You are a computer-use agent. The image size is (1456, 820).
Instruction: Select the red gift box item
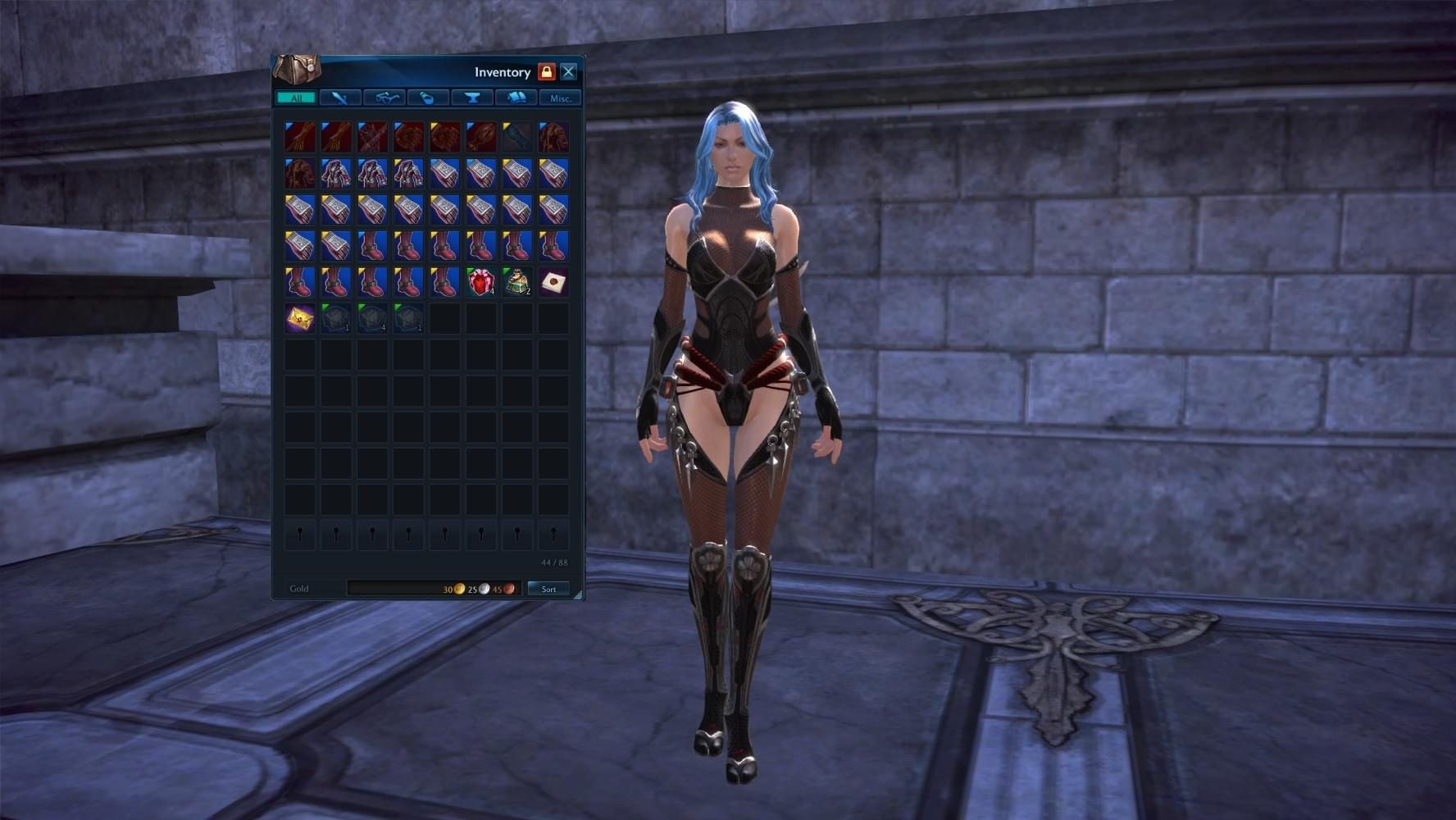481,282
